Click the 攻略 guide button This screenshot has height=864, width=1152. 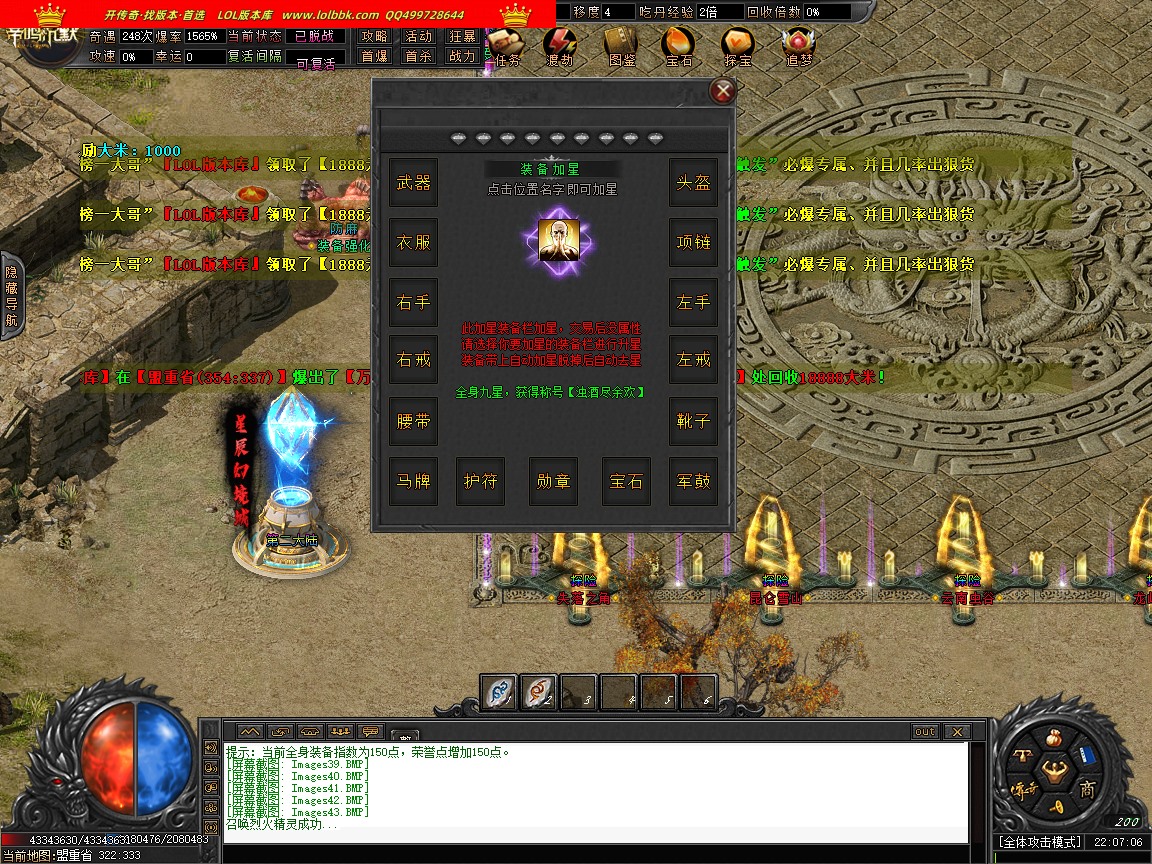click(374, 36)
